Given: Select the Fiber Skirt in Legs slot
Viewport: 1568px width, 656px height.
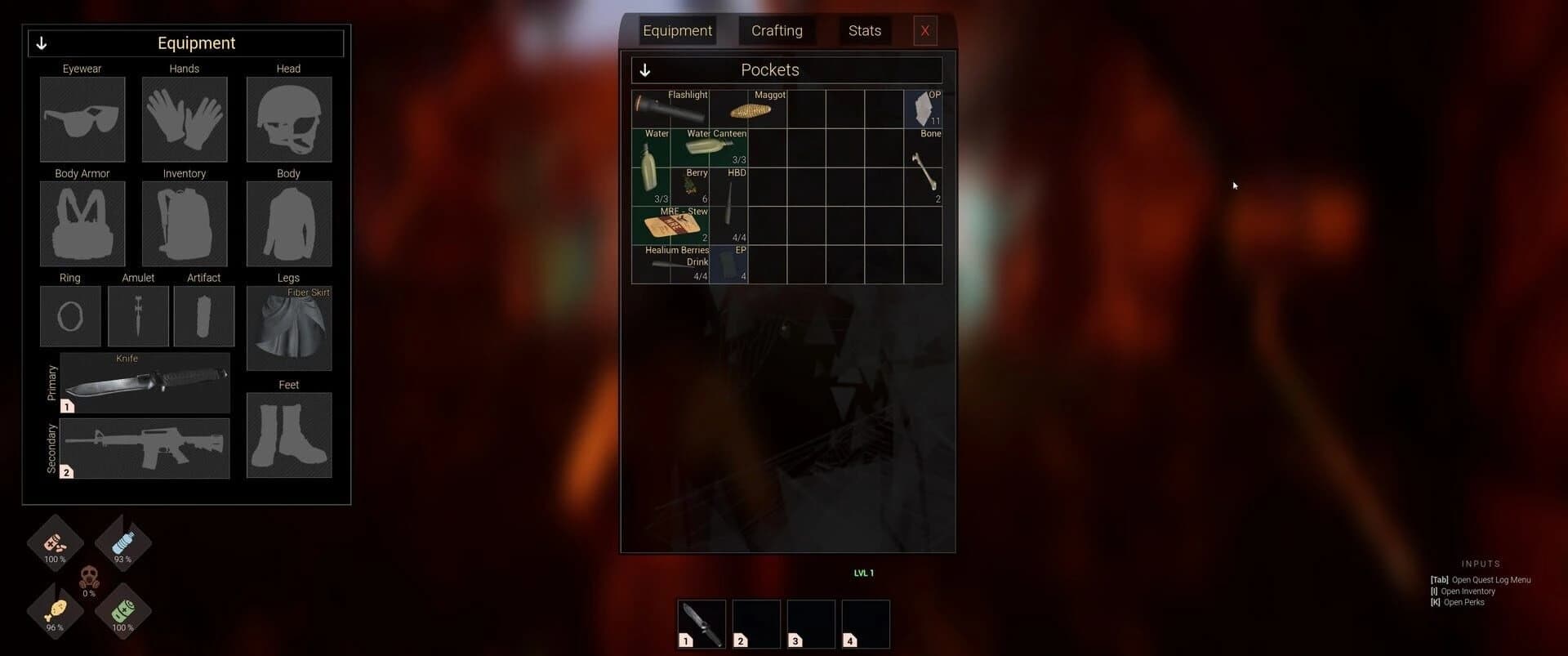Looking at the screenshot, I should (288, 328).
